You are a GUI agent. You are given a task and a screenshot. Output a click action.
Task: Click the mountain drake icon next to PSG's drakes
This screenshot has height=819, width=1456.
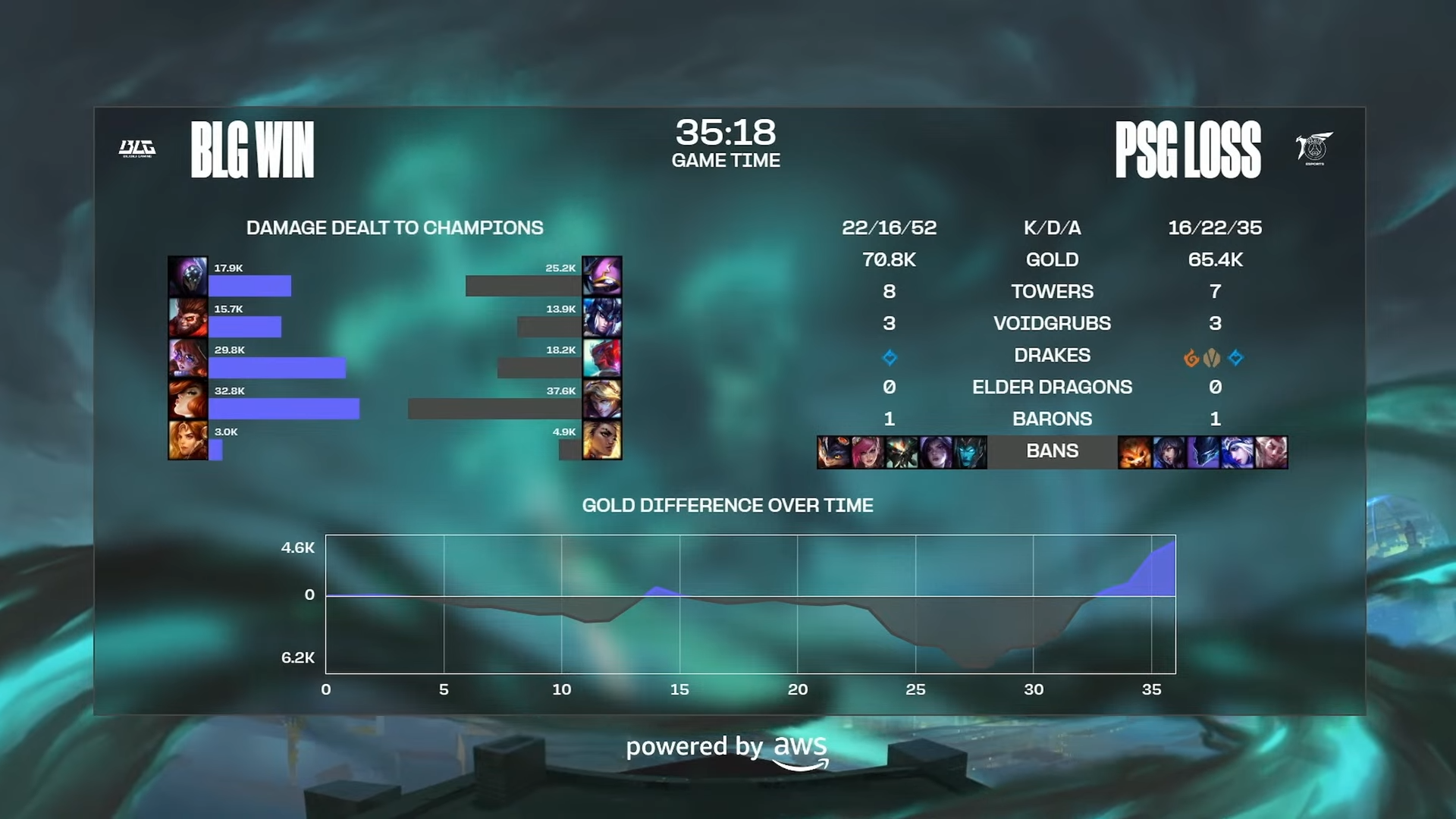pyautogui.click(x=1213, y=356)
